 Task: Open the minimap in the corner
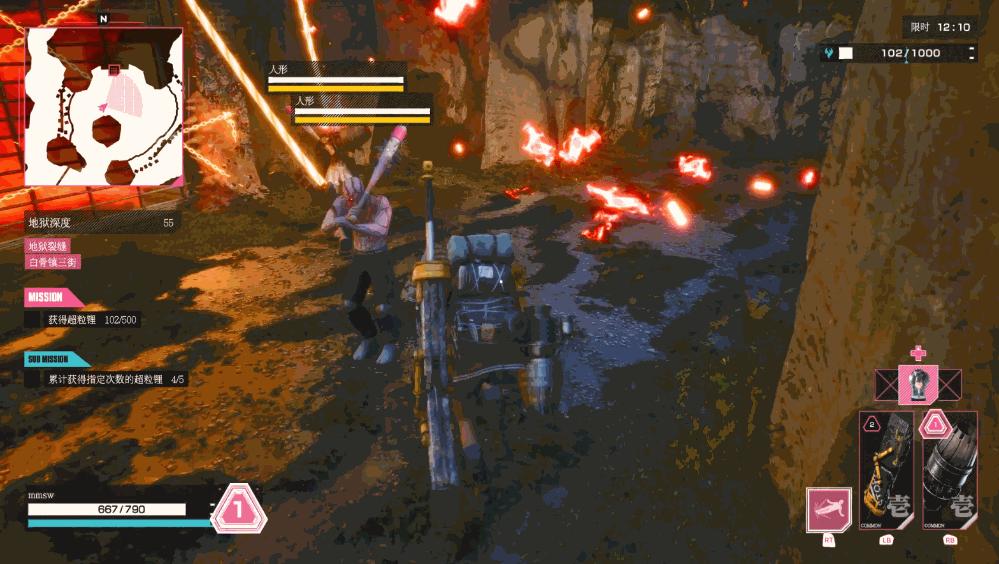(104, 107)
